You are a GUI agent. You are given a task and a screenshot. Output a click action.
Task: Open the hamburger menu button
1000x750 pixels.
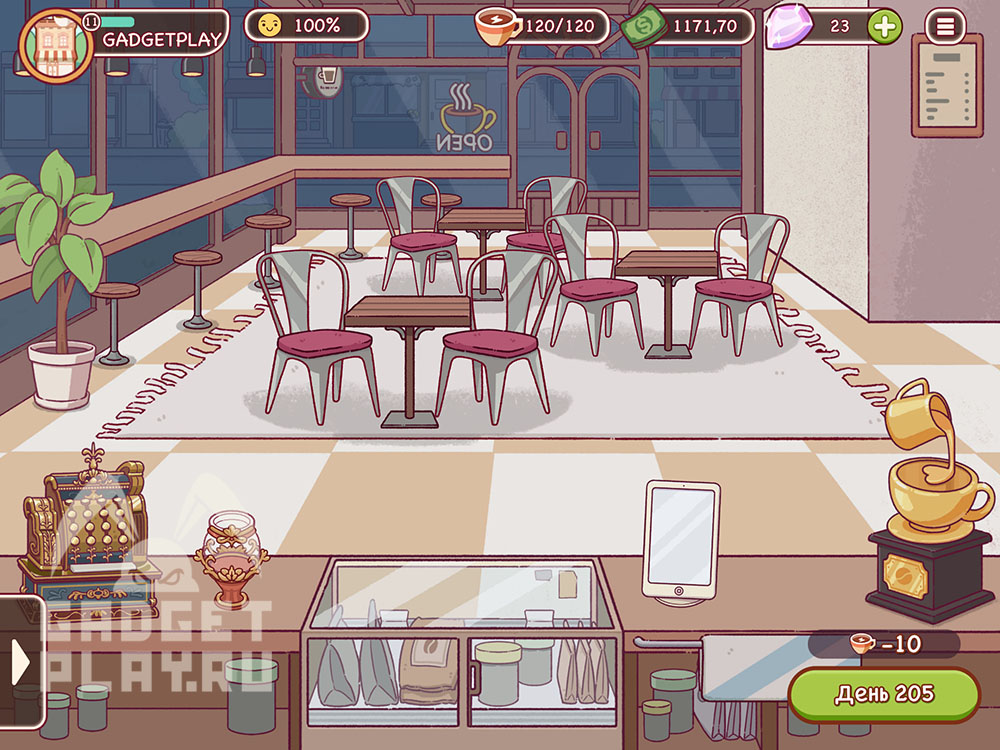click(x=945, y=26)
